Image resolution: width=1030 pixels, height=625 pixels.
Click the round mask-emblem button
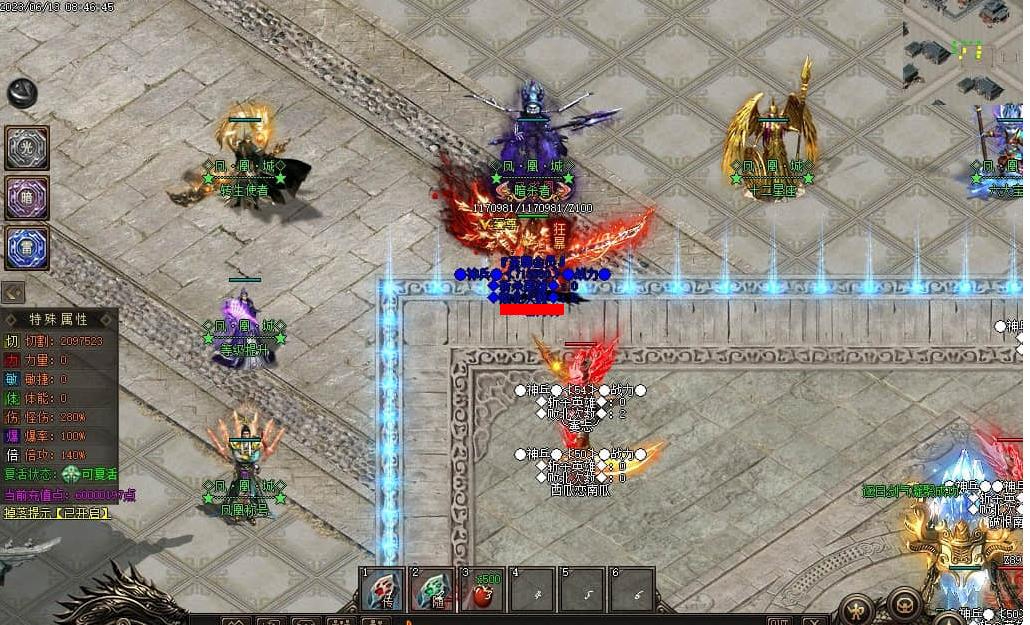click(905, 605)
